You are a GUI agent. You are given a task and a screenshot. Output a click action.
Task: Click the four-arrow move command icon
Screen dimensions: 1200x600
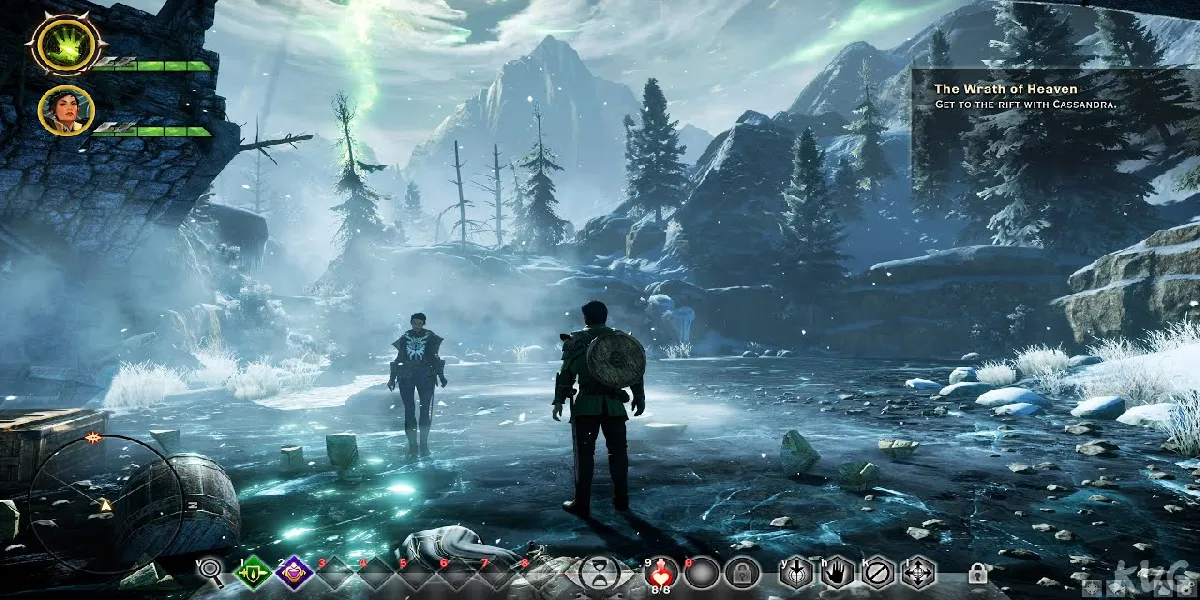coord(916,572)
